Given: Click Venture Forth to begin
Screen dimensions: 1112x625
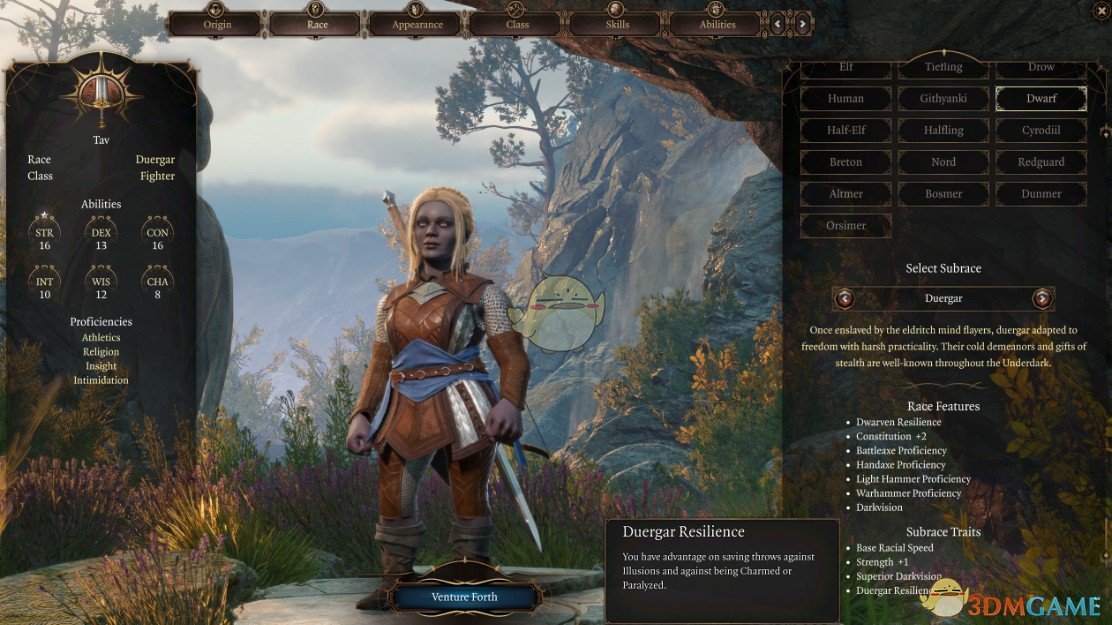Looking at the screenshot, I should point(464,597).
